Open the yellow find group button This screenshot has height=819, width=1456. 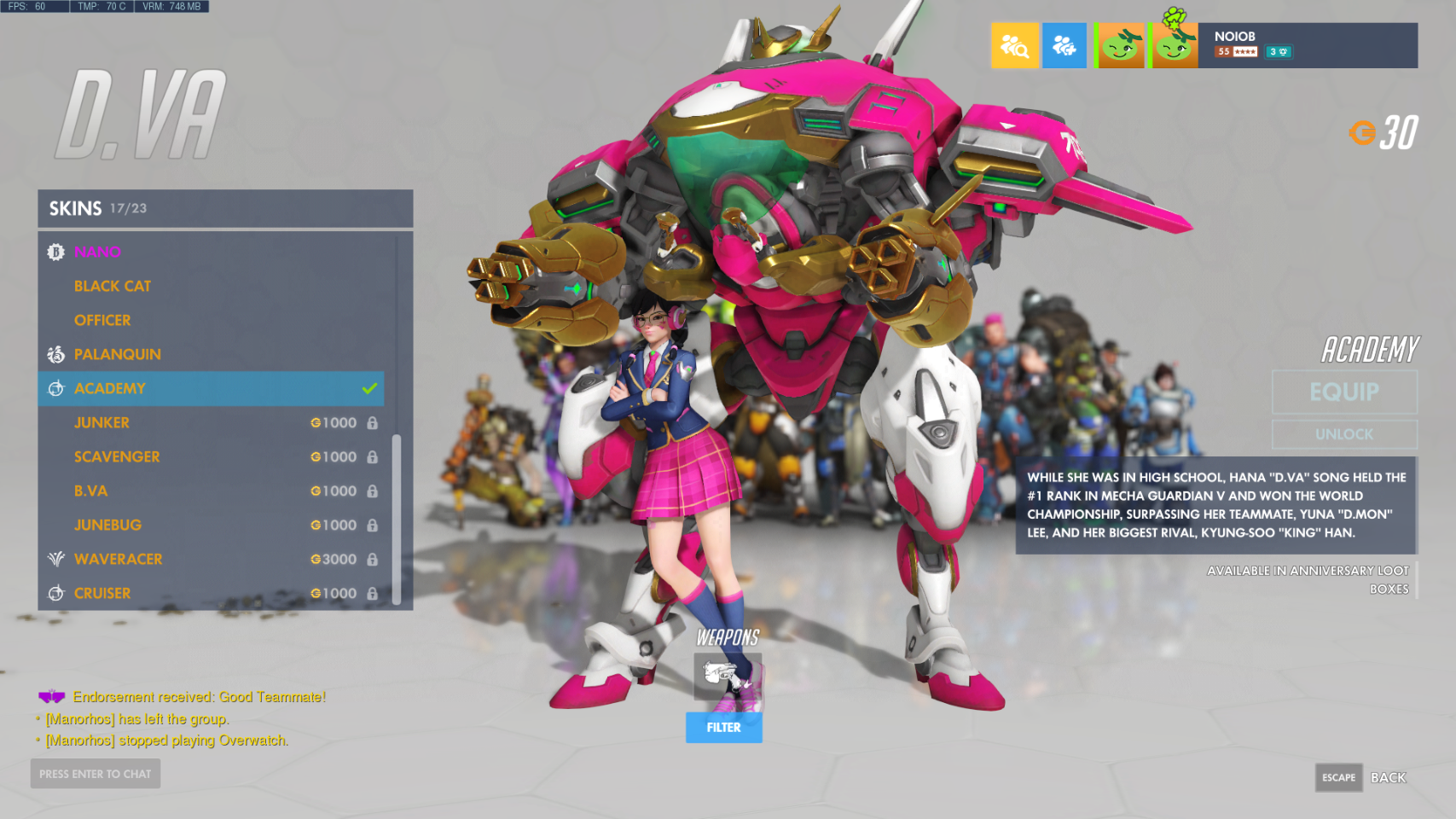click(x=1014, y=45)
